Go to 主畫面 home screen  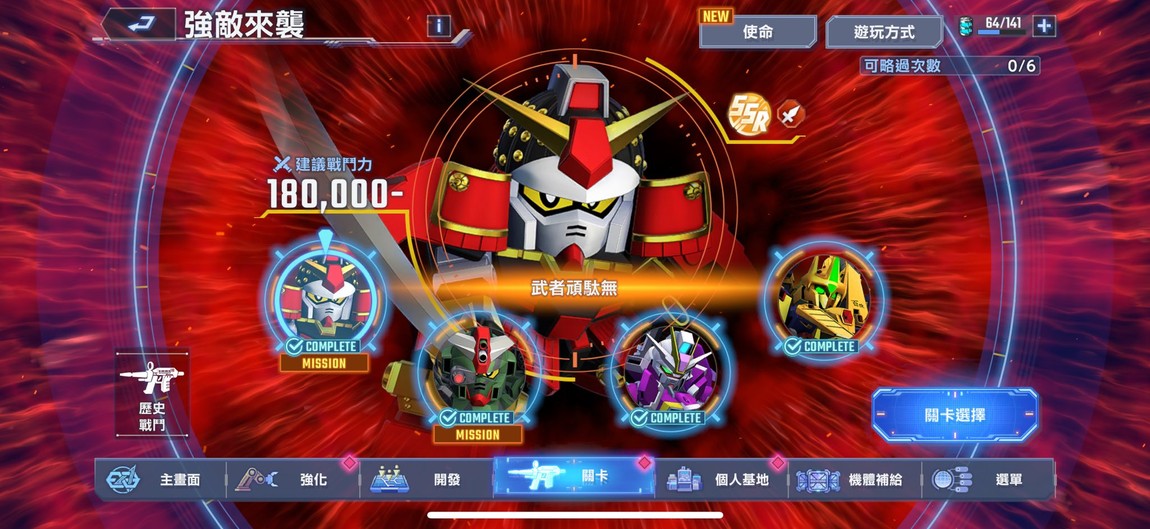[160, 480]
